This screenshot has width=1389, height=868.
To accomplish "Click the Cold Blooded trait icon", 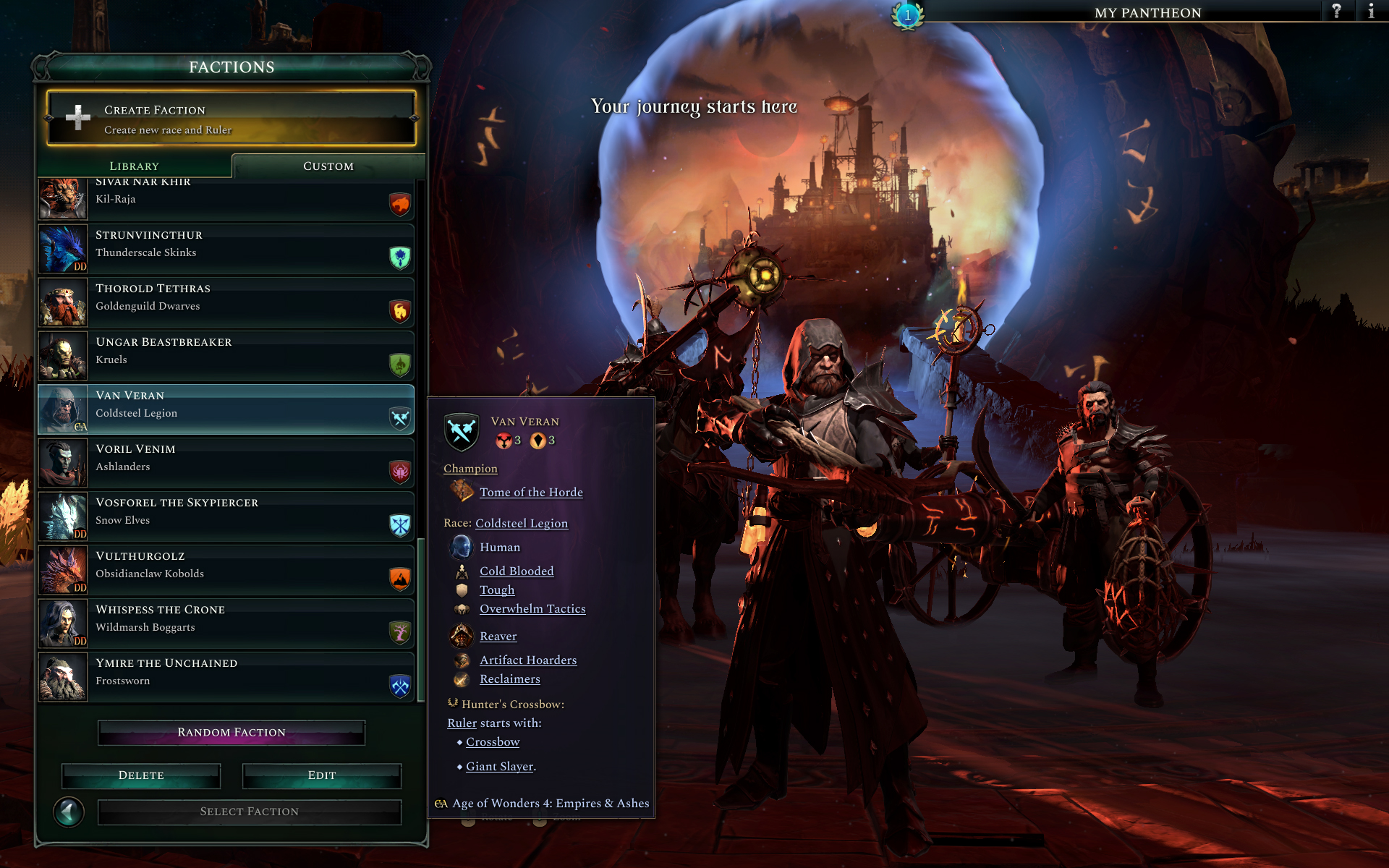I will [x=462, y=571].
